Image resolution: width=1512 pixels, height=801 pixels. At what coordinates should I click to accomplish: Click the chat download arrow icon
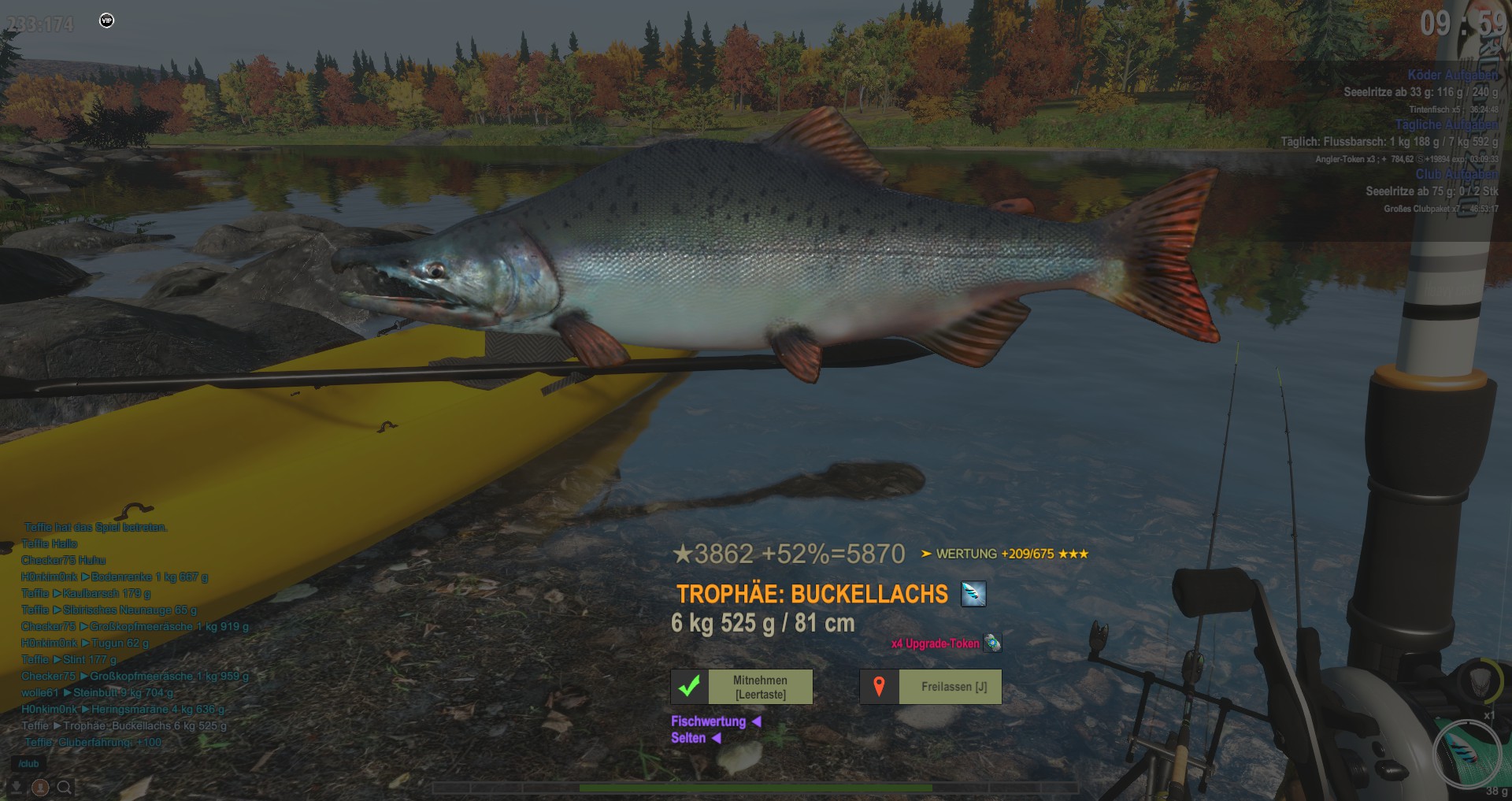pyautogui.click(x=16, y=787)
